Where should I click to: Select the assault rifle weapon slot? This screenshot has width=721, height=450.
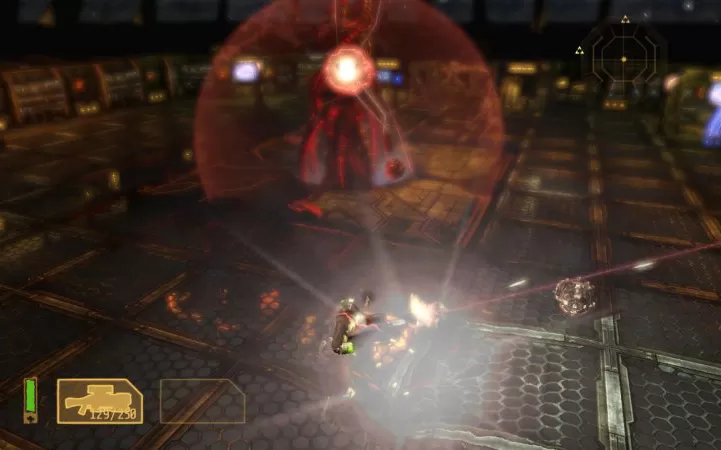[99, 400]
